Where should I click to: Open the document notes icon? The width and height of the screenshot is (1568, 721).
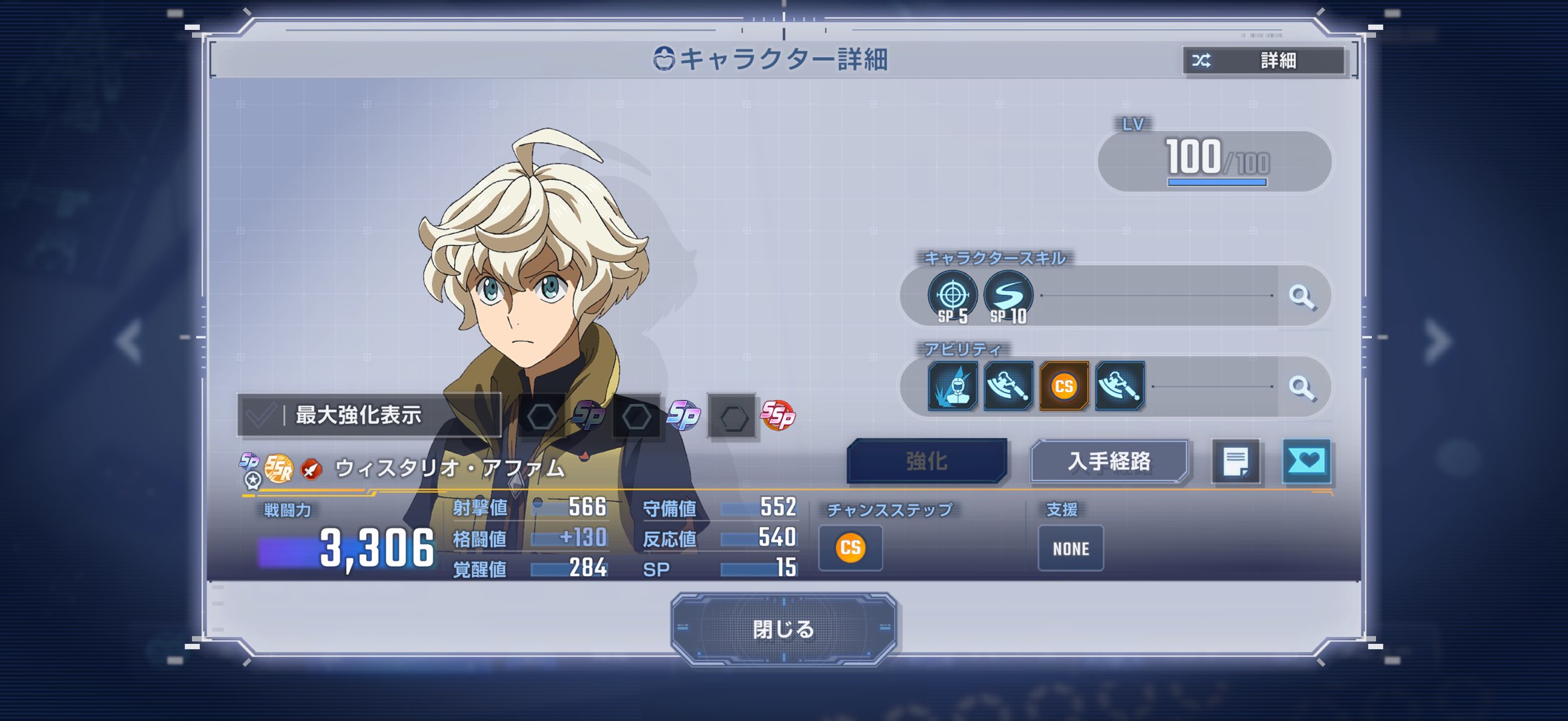1236,461
